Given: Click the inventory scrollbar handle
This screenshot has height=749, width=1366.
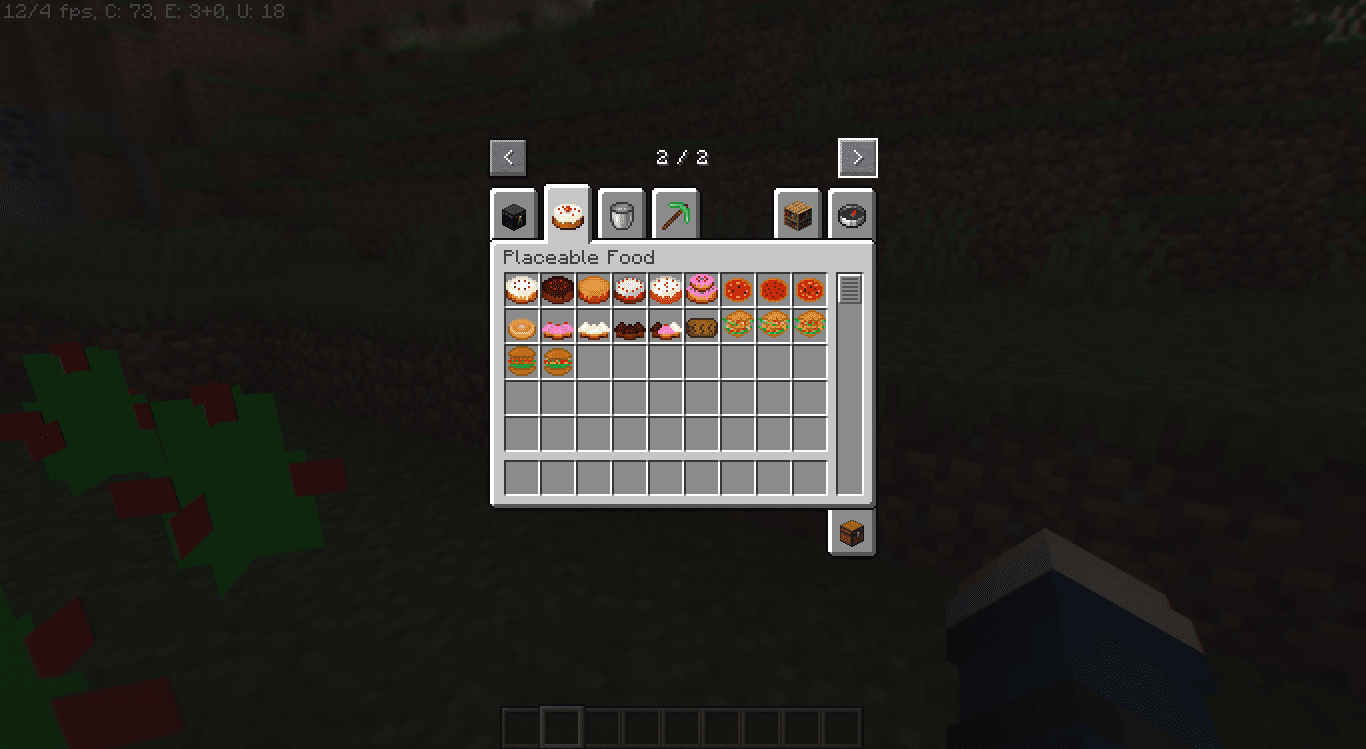Looking at the screenshot, I should tap(851, 288).
